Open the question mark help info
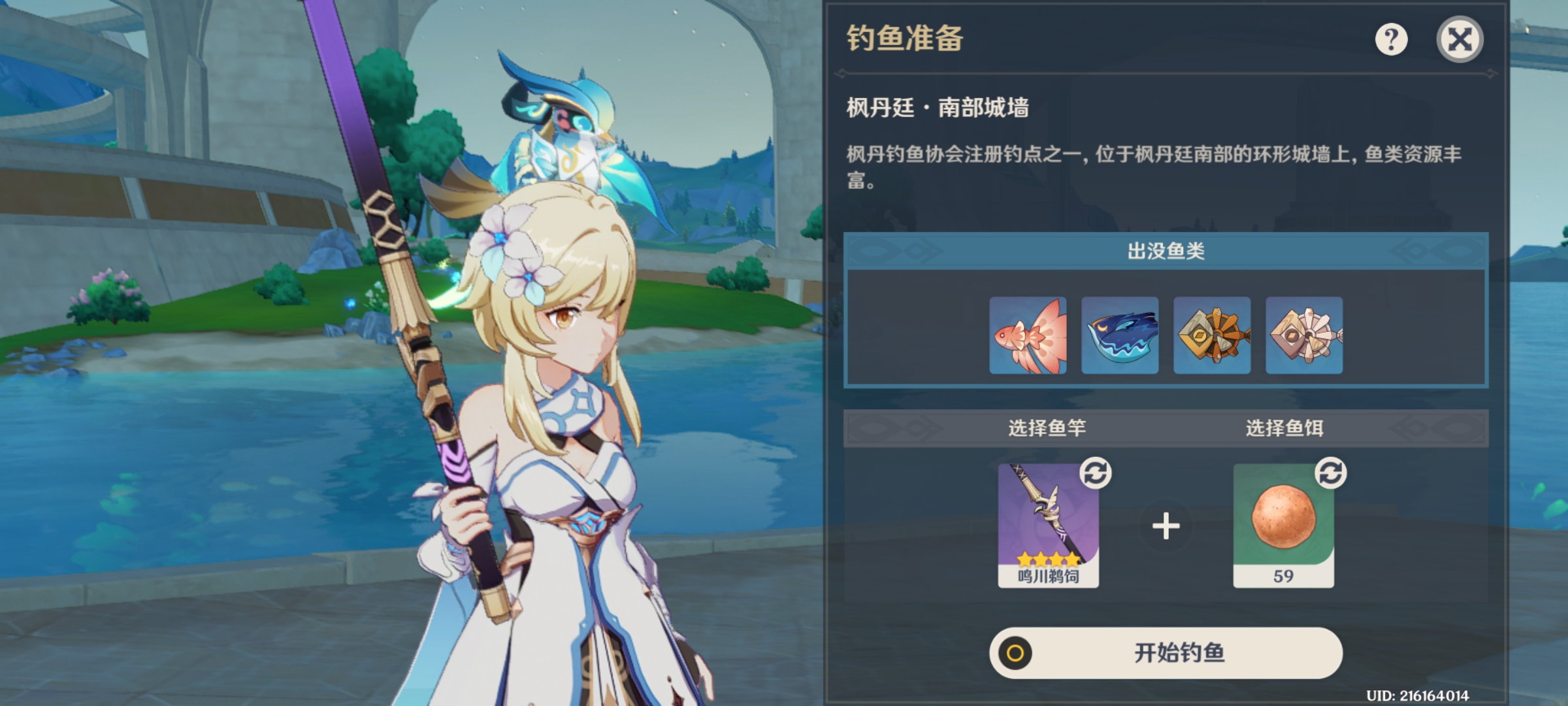Image resolution: width=1568 pixels, height=706 pixels. (1391, 40)
